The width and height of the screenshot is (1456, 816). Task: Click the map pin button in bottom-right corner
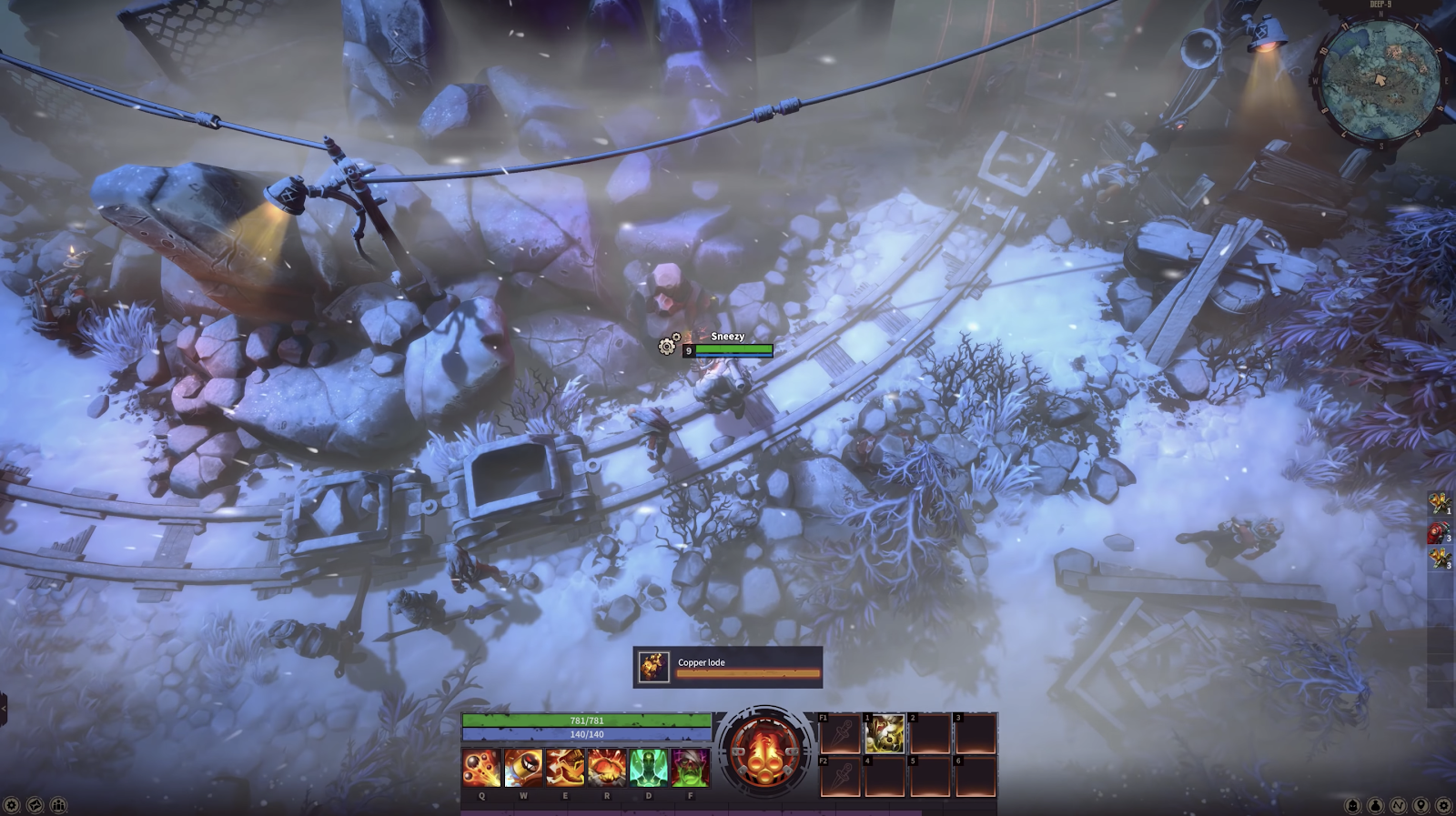1420,805
